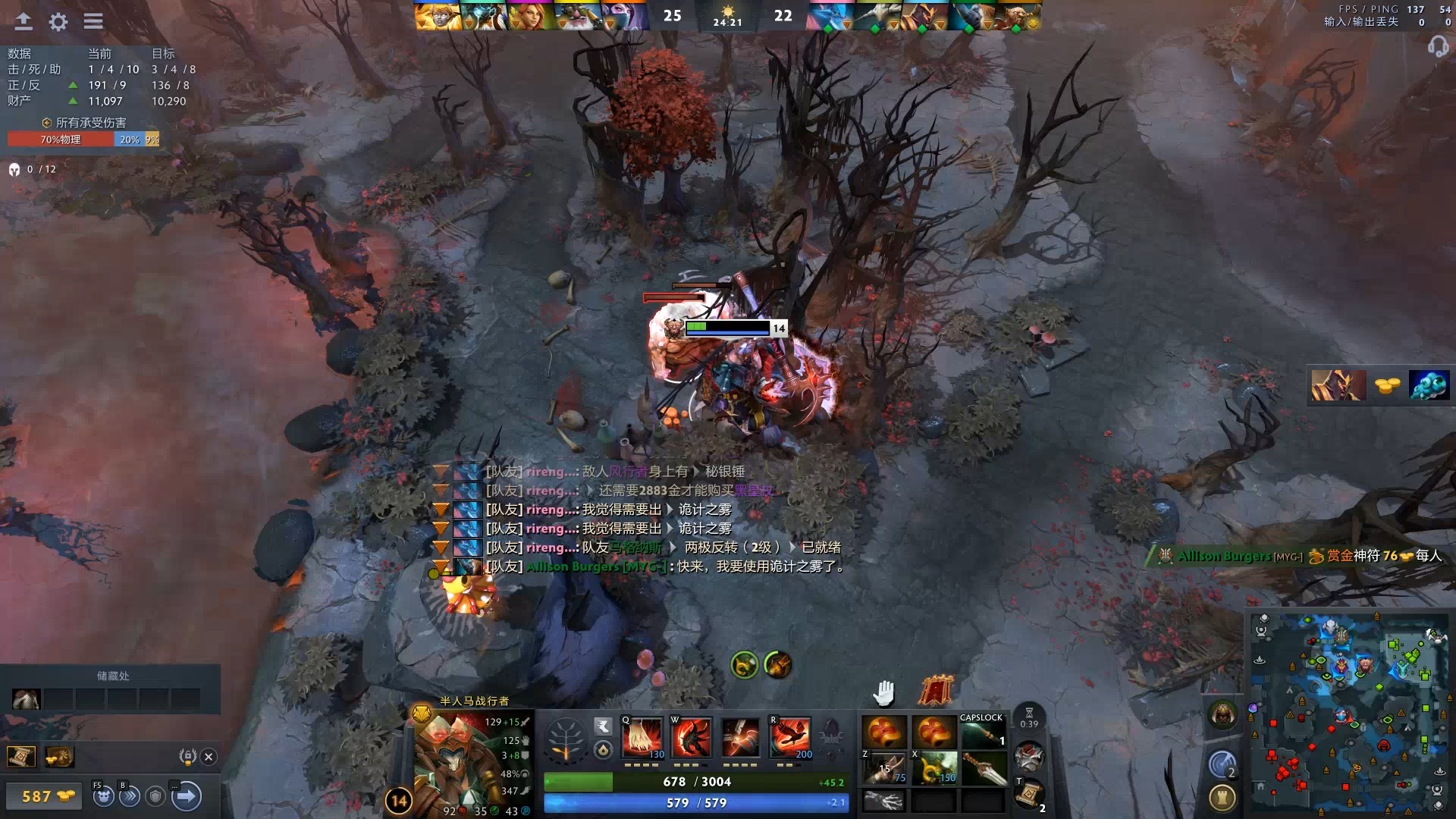The width and height of the screenshot is (1456, 819).
Task: Use Hand of Midas in the X item slot
Action: (934, 768)
